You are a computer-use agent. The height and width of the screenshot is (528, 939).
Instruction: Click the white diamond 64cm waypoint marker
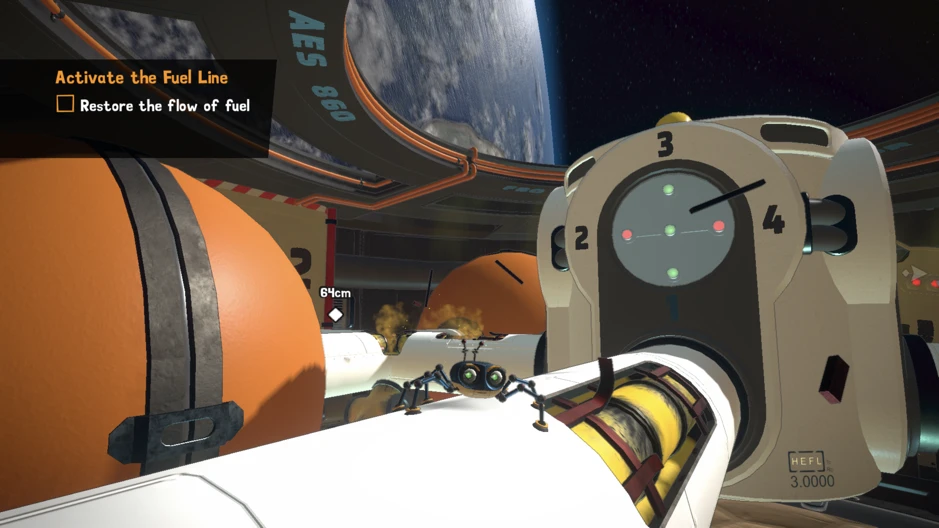click(x=336, y=315)
